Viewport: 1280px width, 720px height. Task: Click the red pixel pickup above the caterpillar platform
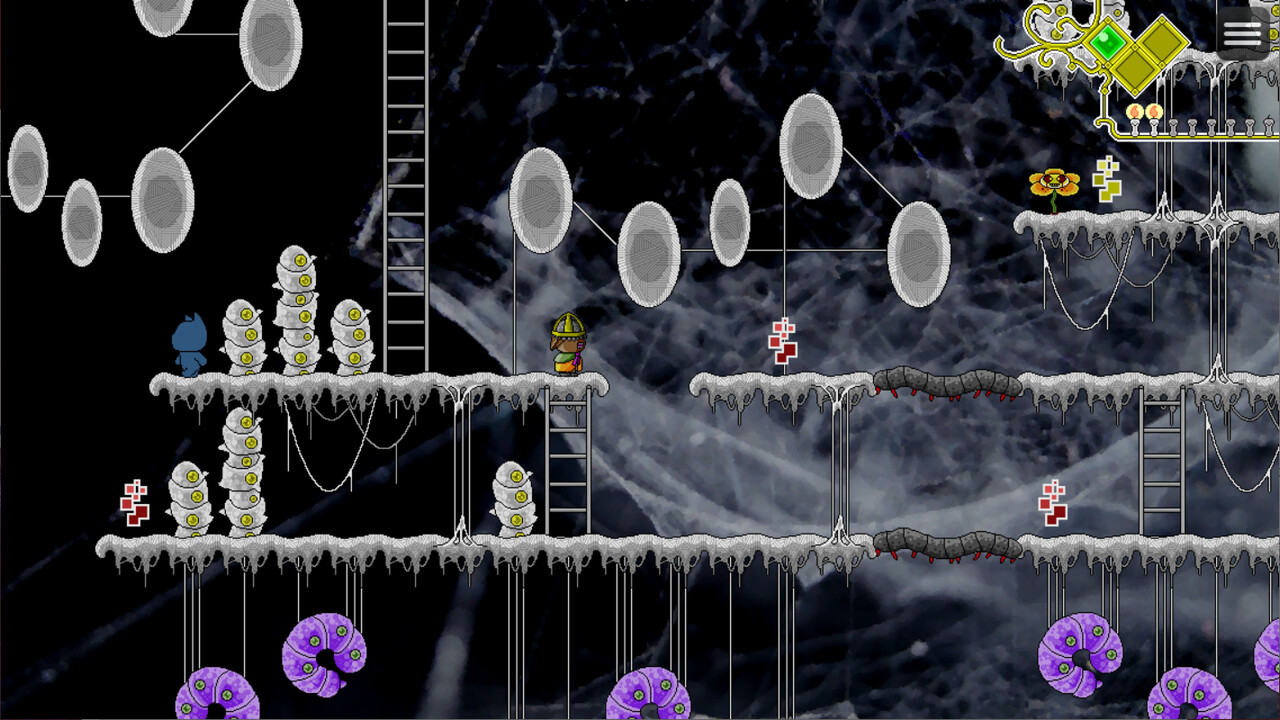pyautogui.click(x=782, y=343)
